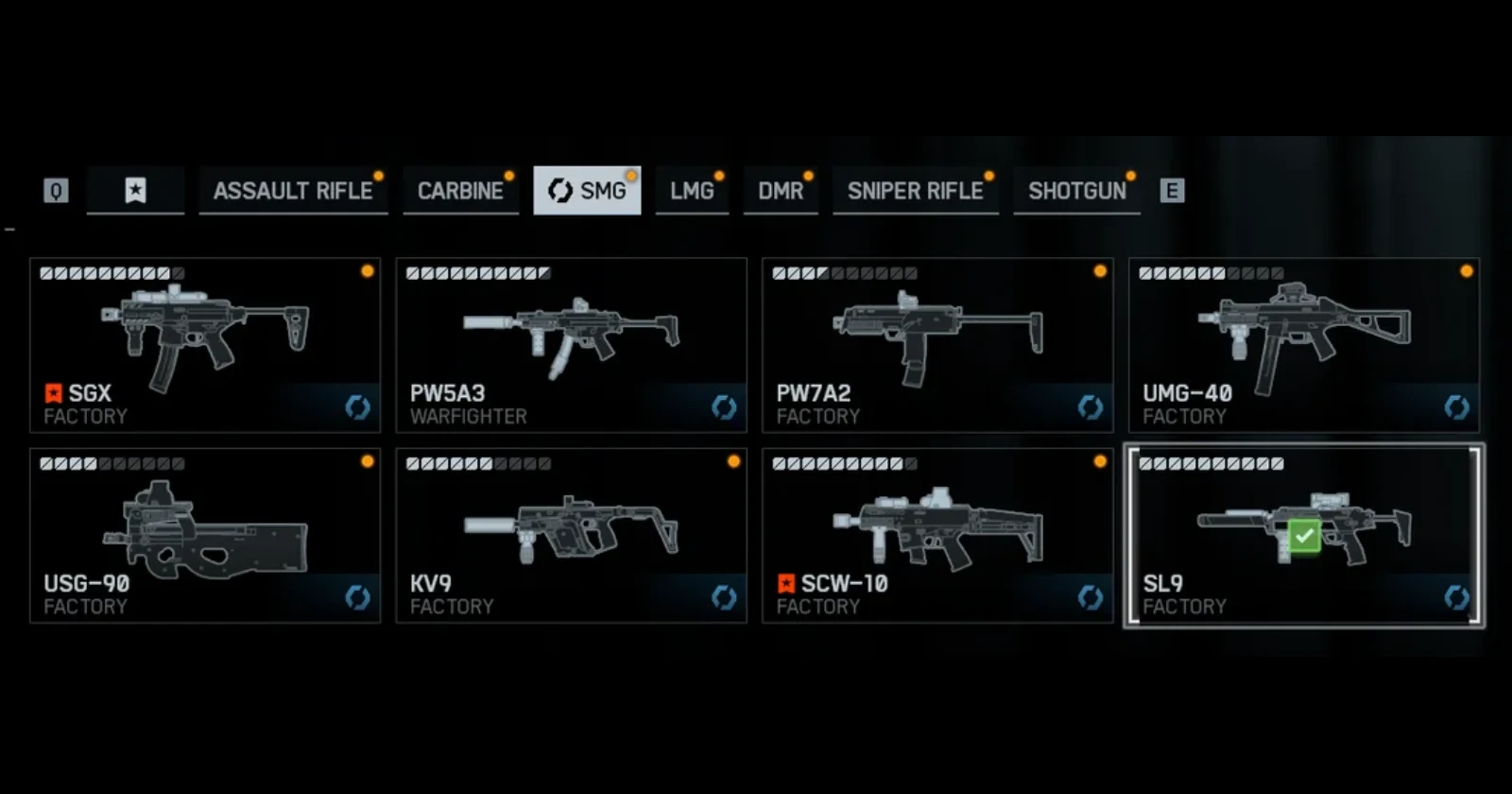The height and width of the screenshot is (794, 1512).
Task: Pick the SCW-10 Factory weapon card
Action: 937,535
